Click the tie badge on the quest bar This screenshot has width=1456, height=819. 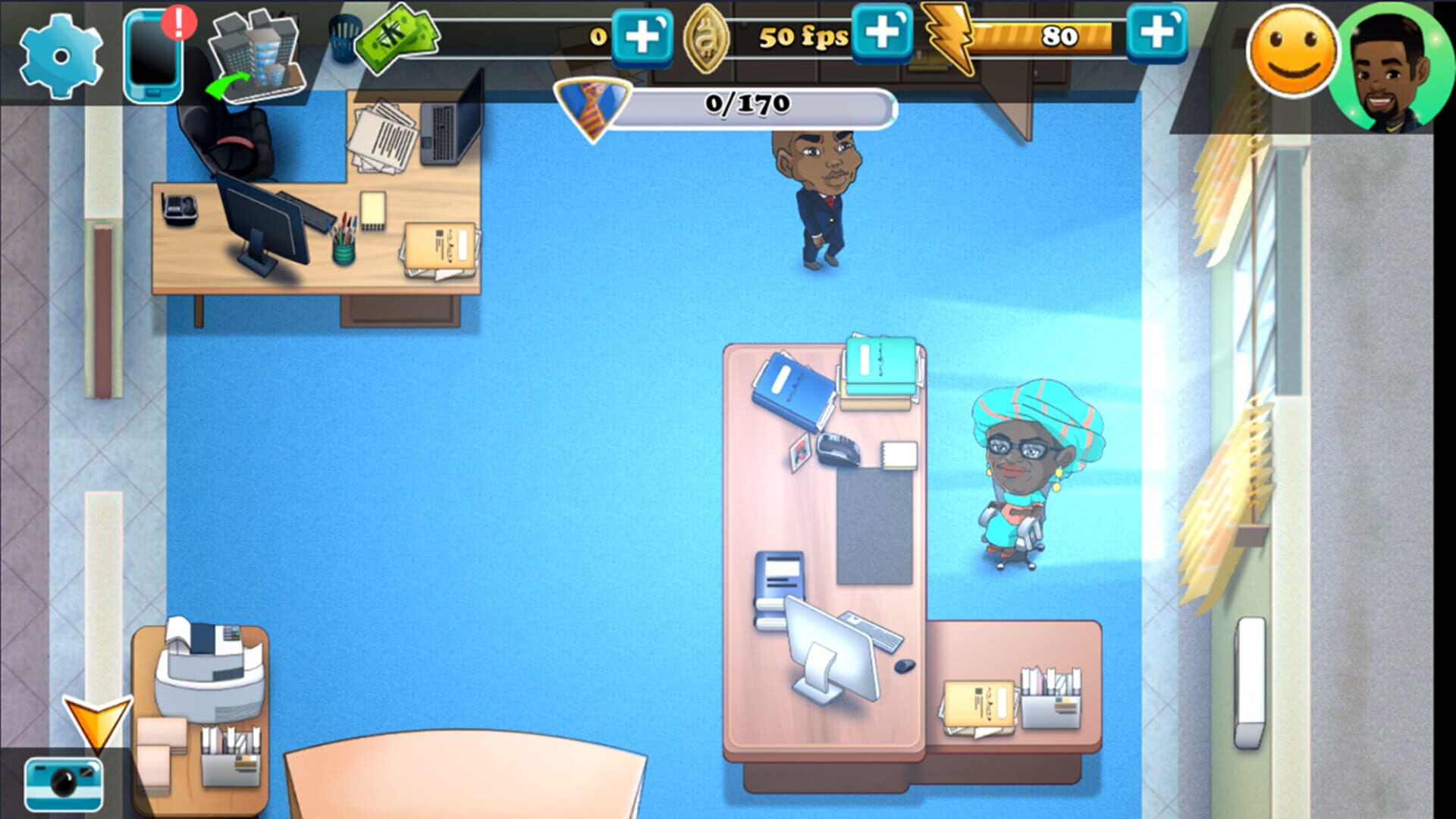[593, 106]
